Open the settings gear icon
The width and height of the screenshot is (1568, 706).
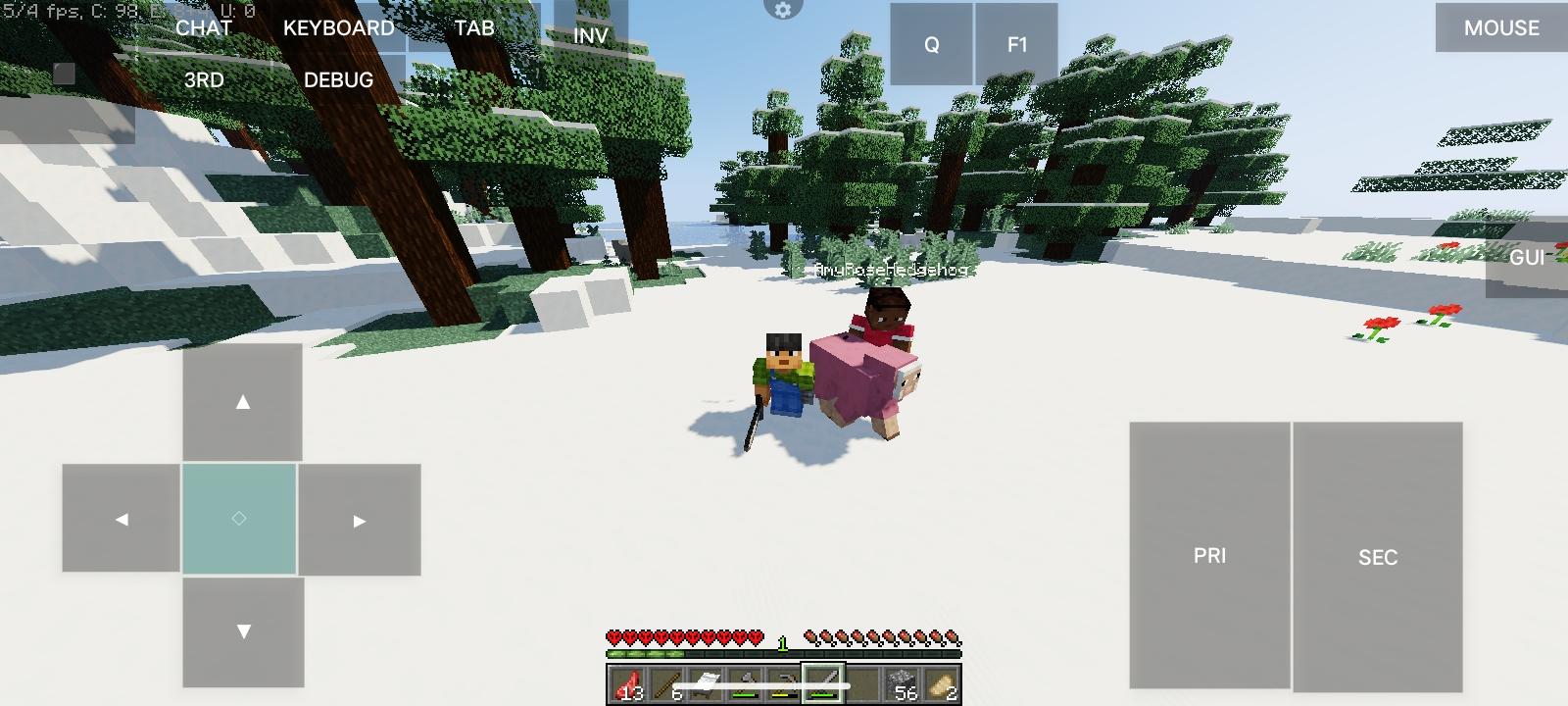coord(781,10)
